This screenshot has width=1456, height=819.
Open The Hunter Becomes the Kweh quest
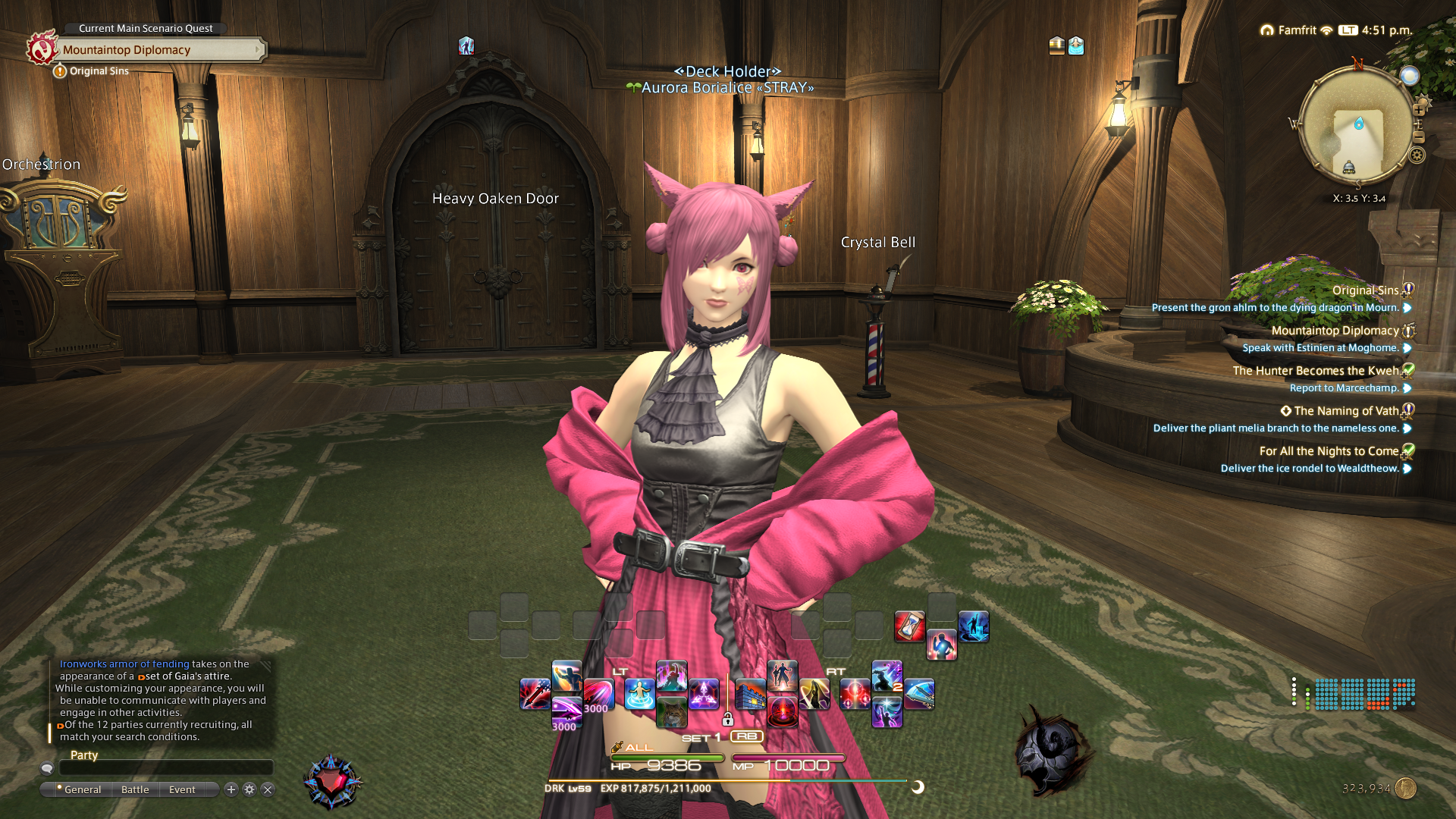point(1315,371)
